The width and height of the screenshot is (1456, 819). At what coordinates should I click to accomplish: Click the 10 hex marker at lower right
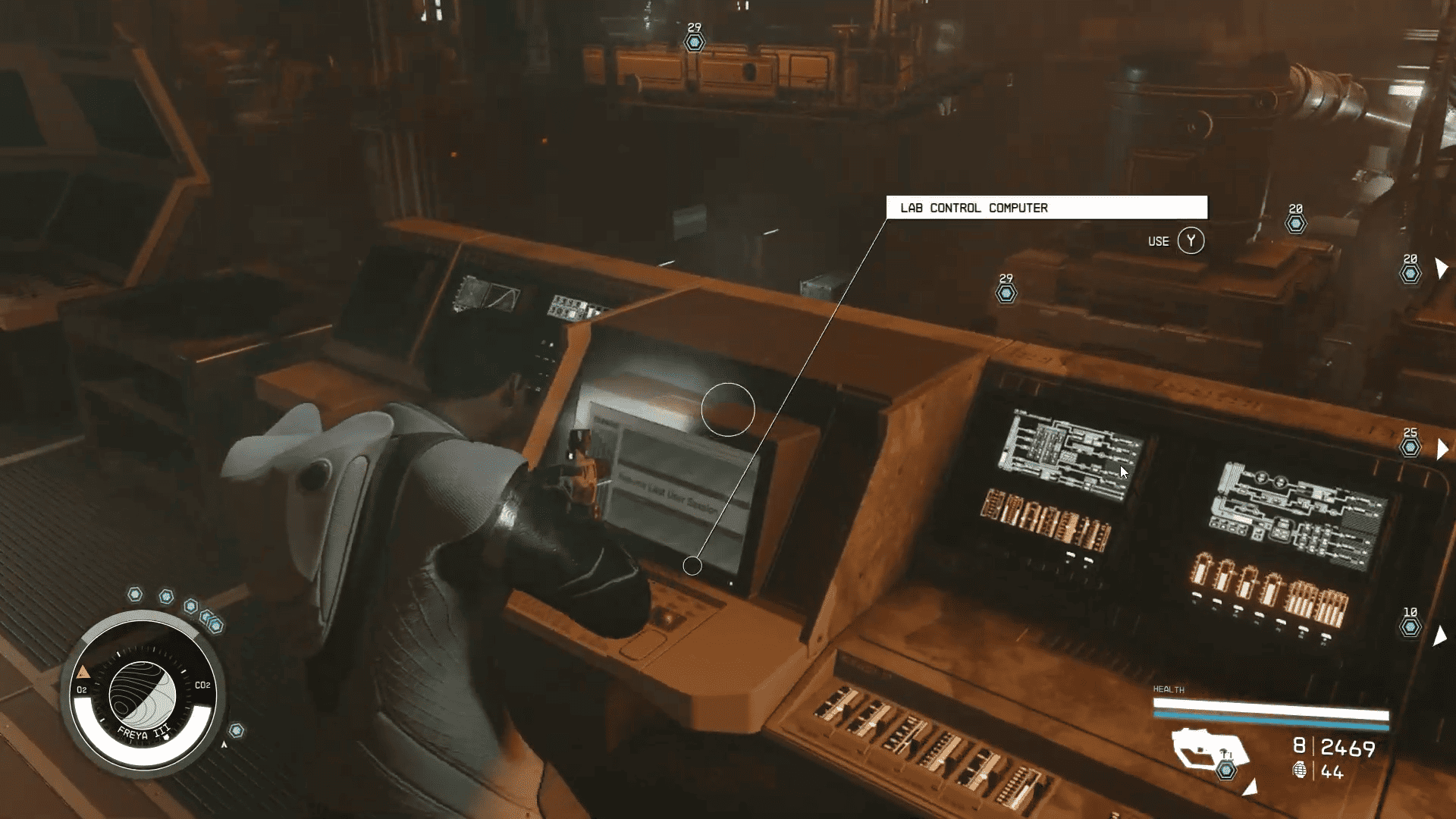[1410, 627]
